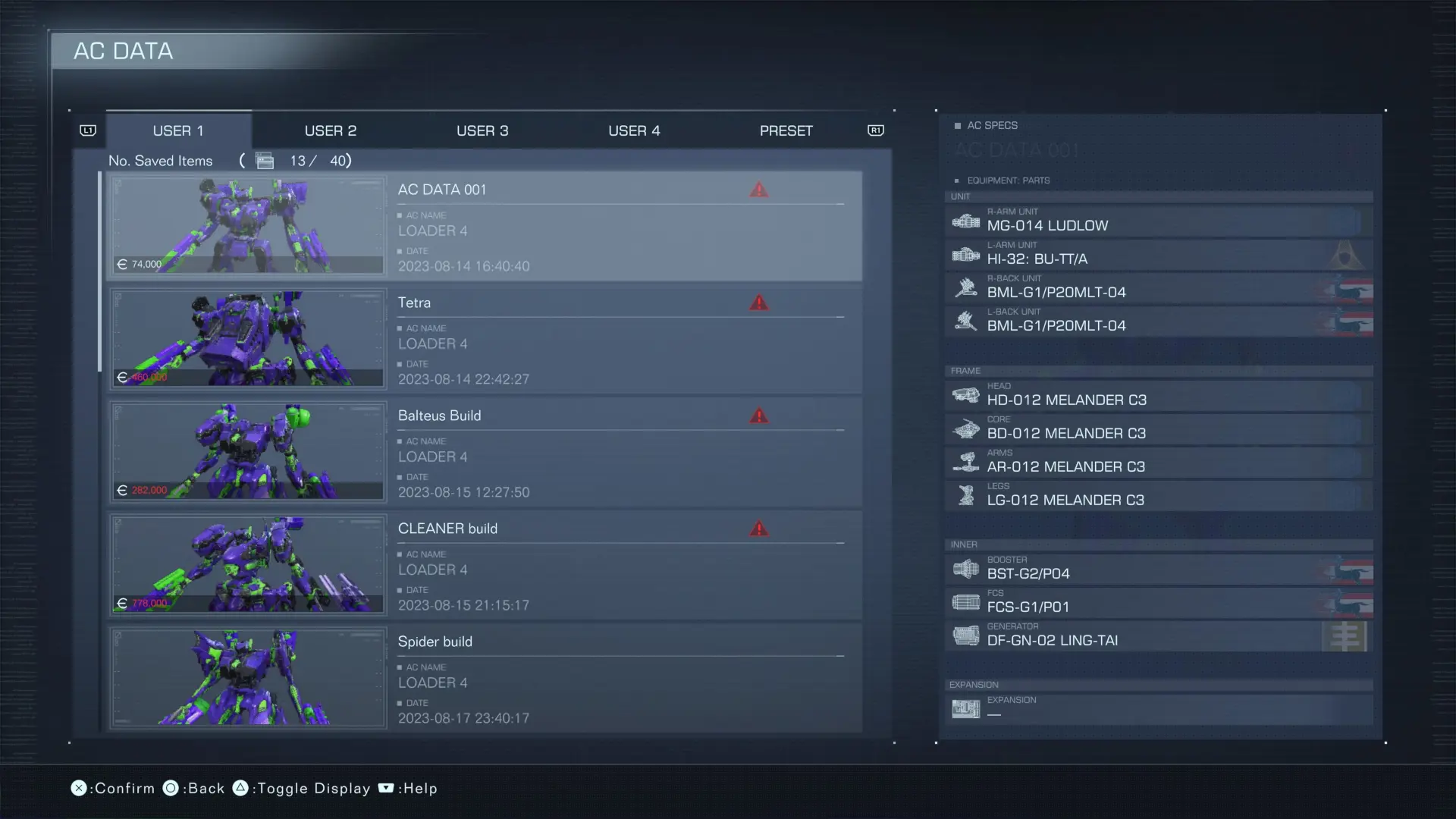This screenshot has height=819, width=1456.
Task: Switch to the USER 2 tab
Action: pyautogui.click(x=331, y=130)
